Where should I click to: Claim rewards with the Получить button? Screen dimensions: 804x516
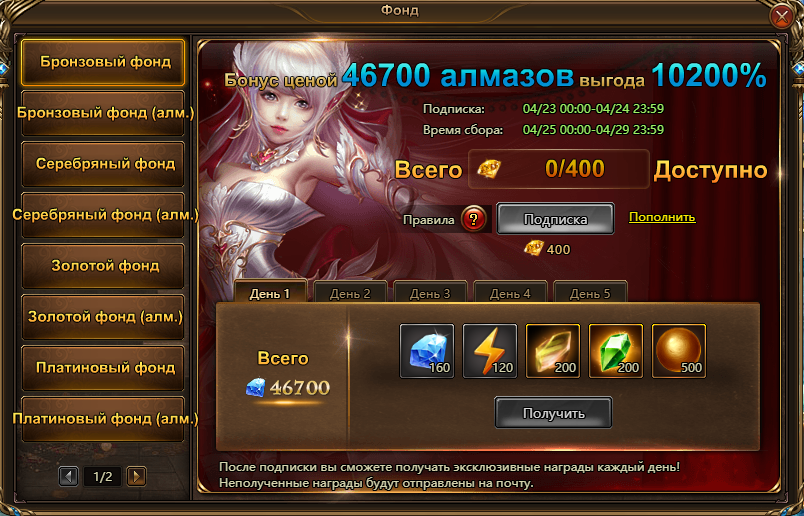[553, 412]
